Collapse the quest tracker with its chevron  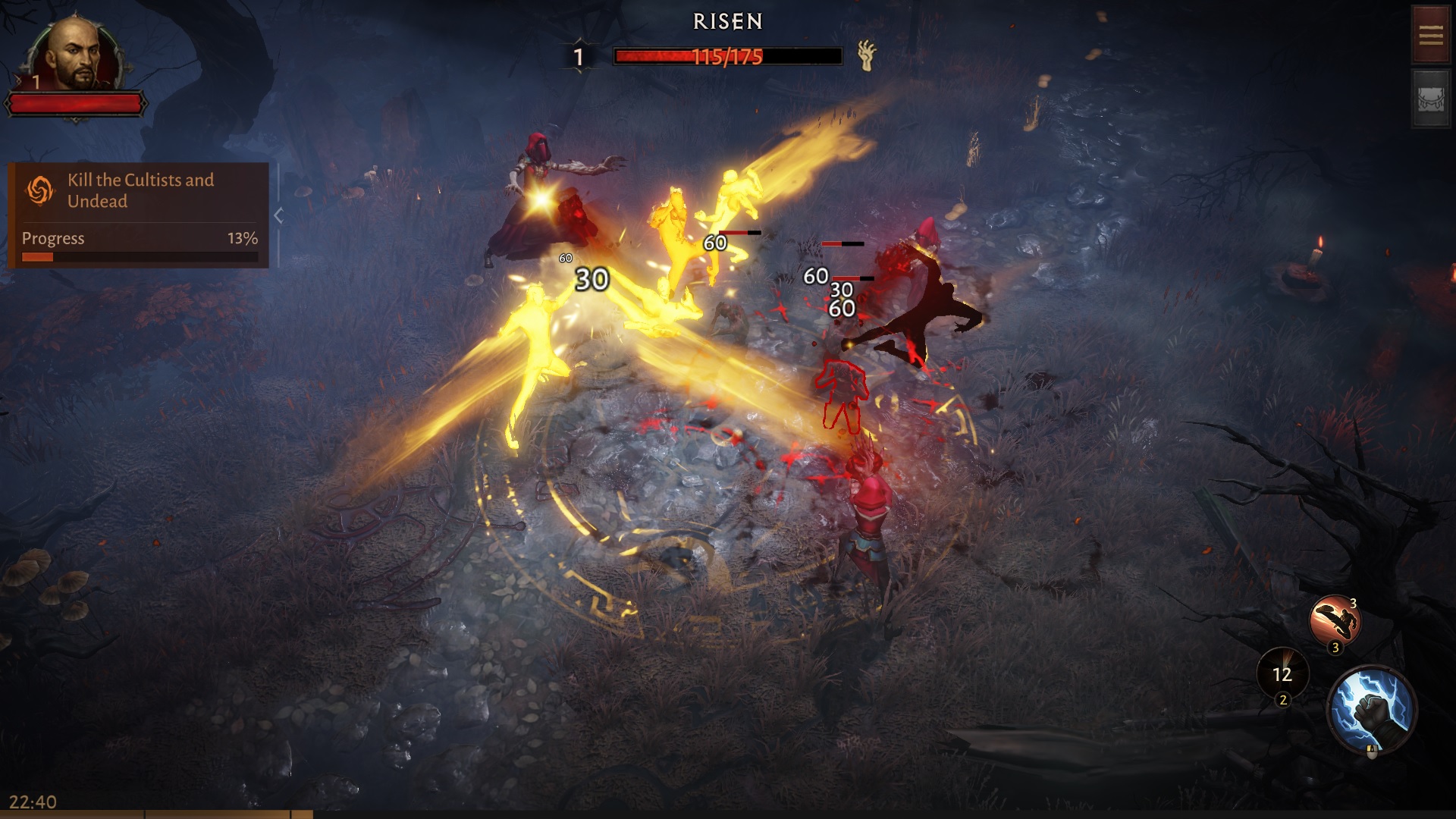click(279, 214)
